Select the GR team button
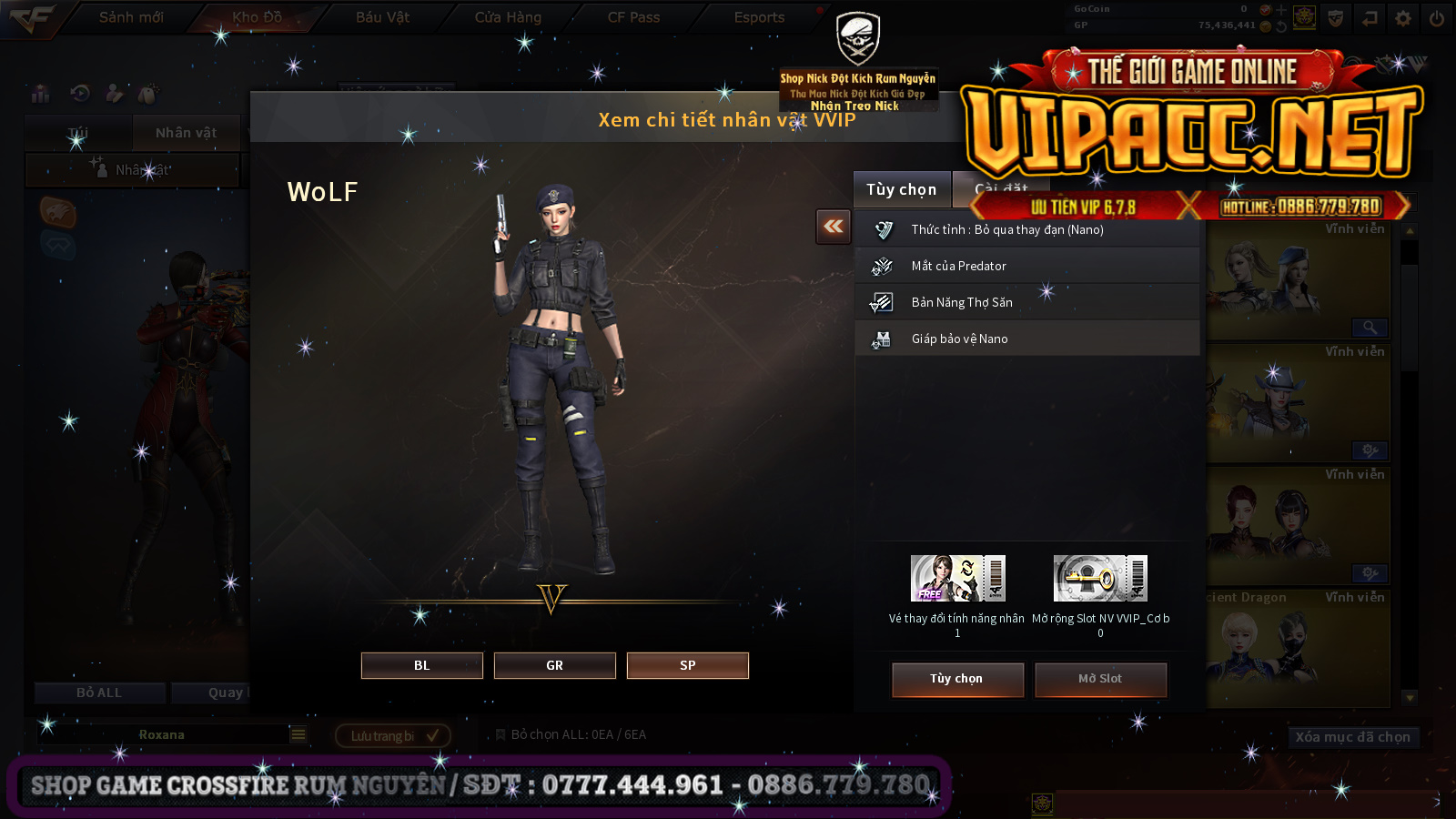The width and height of the screenshot is (1456, 819). [554, 665]
